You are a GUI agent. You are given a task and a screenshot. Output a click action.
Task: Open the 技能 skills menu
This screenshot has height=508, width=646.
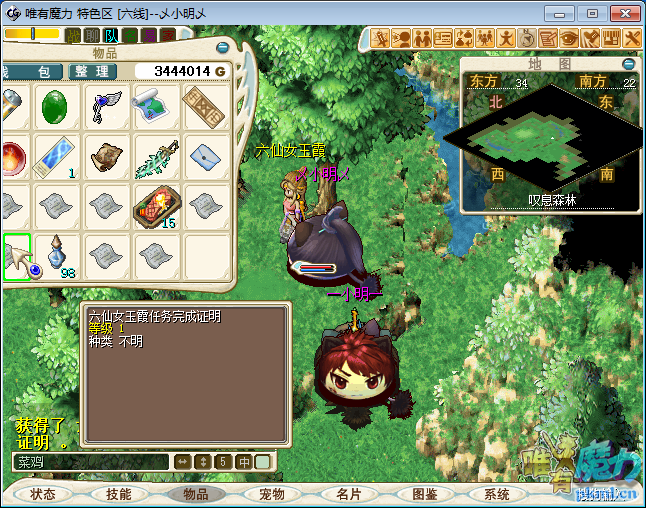(x=119, y=494)
